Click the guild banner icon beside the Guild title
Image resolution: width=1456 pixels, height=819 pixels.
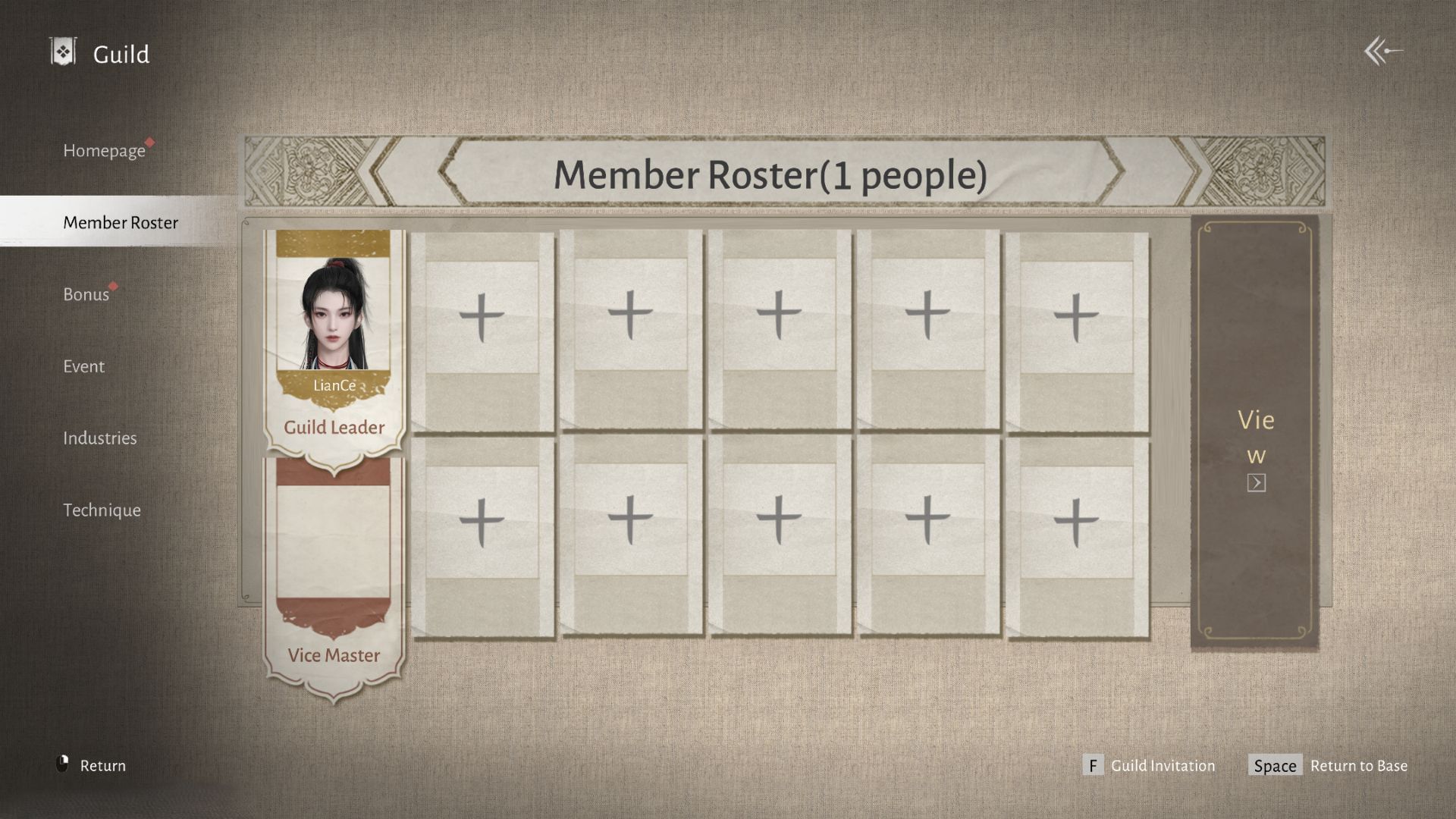[x=63, y=50]
